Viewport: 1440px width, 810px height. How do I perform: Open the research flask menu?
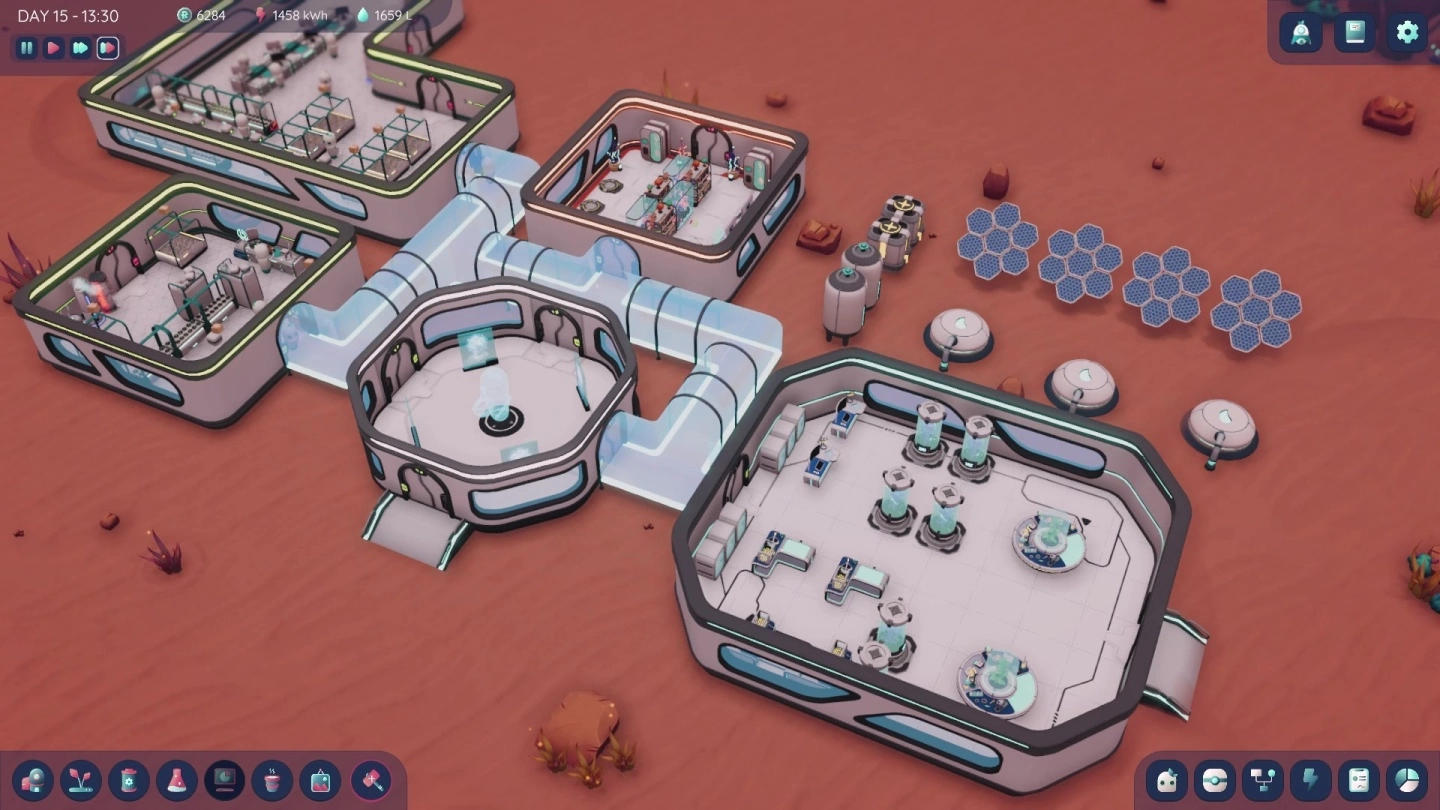[x=176, y=781]
